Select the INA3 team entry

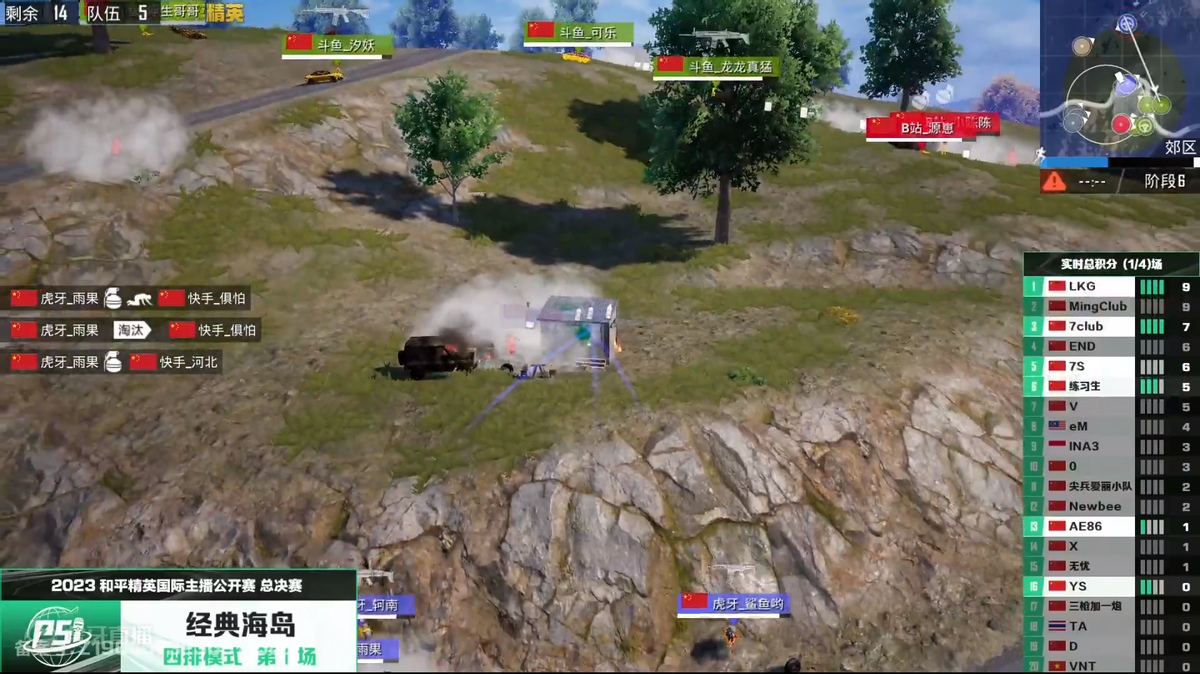(1110, 446)
